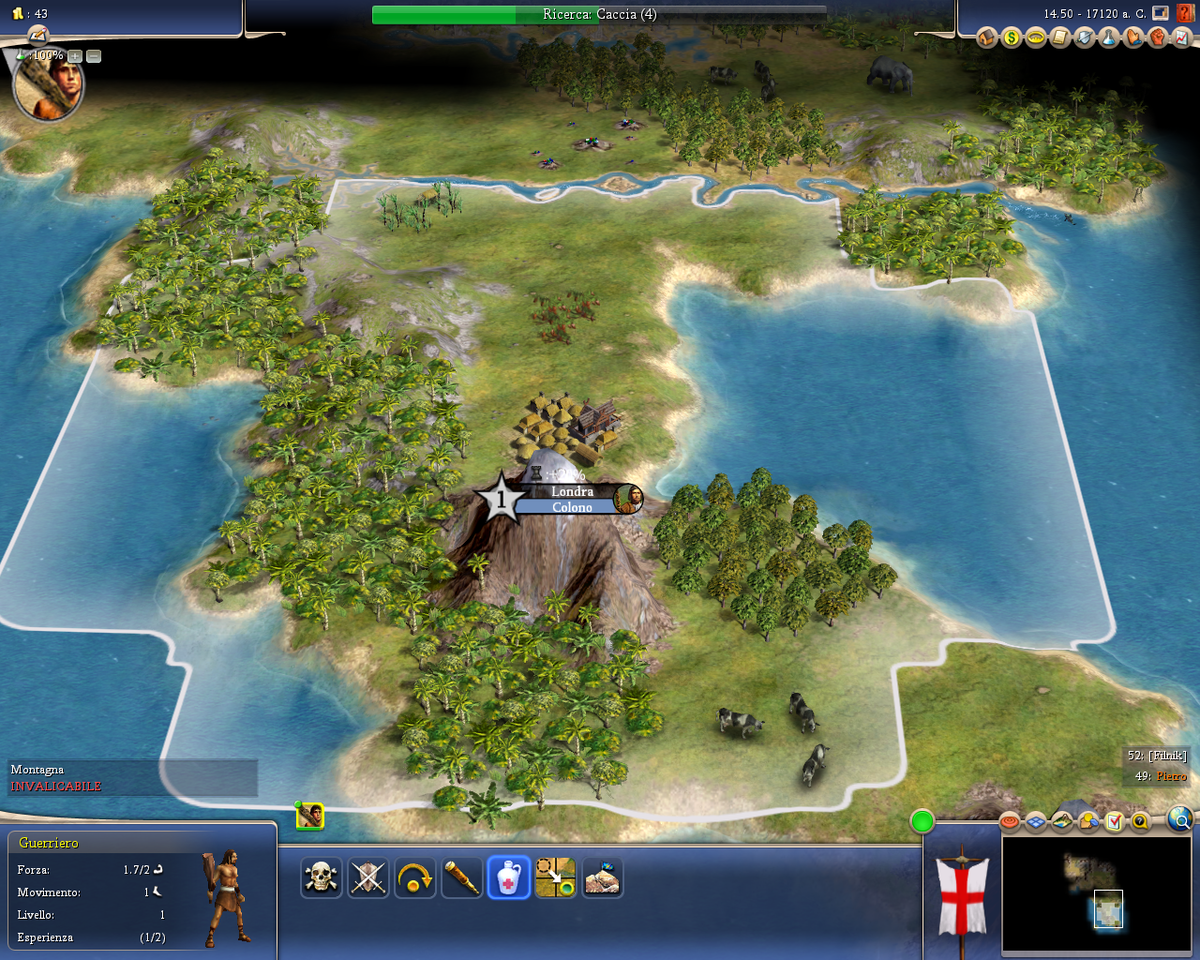Show the info graph chart screen
The width and height of the screenshot is (1200, 960).
(1182, 38)
